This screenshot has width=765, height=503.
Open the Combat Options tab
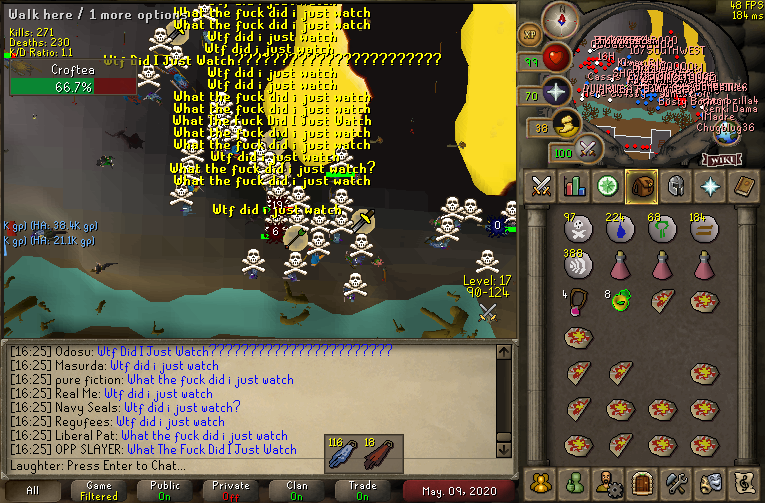click(542, 186)
